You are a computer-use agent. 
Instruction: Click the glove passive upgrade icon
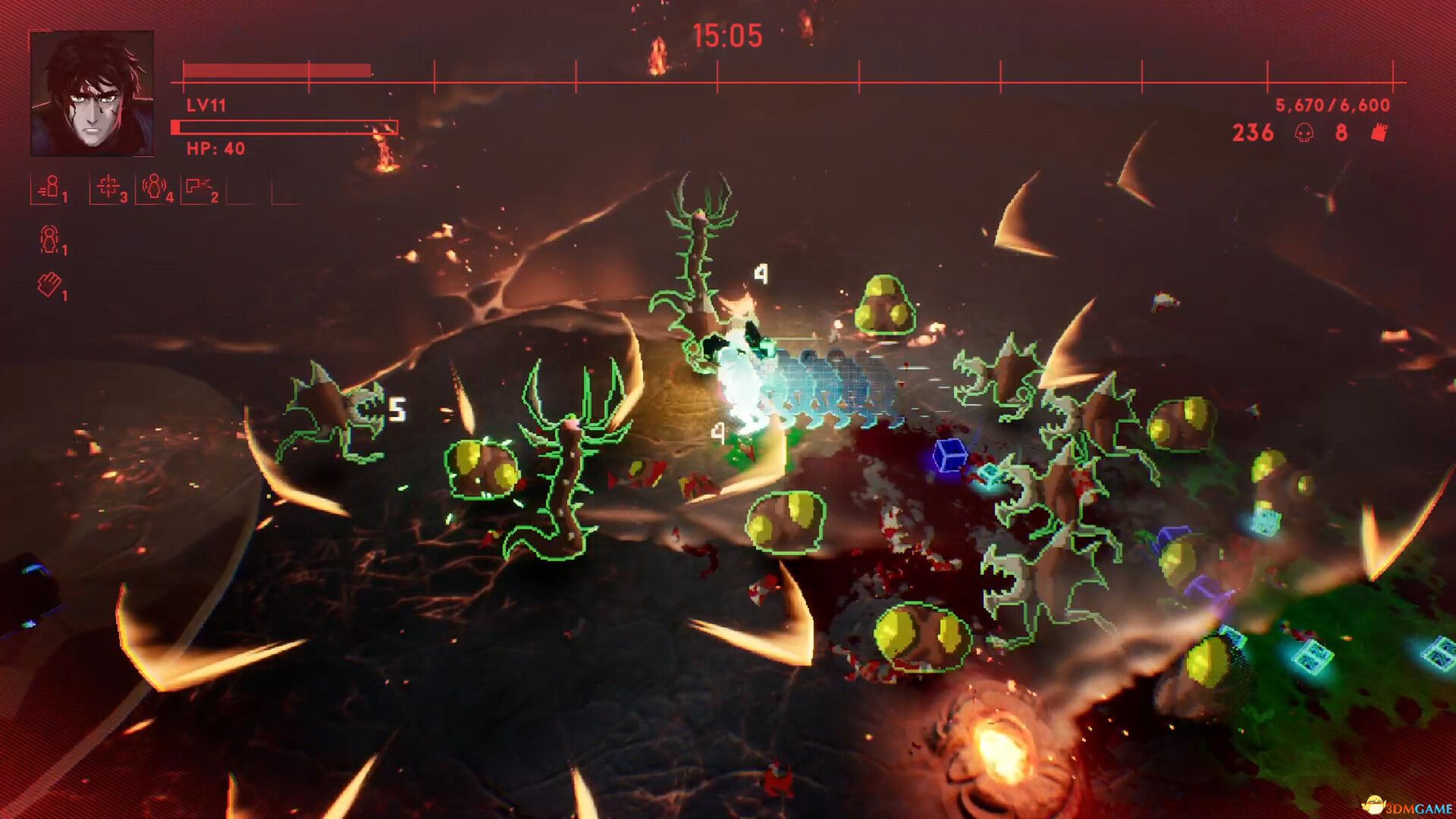click(x=49, y=285)
